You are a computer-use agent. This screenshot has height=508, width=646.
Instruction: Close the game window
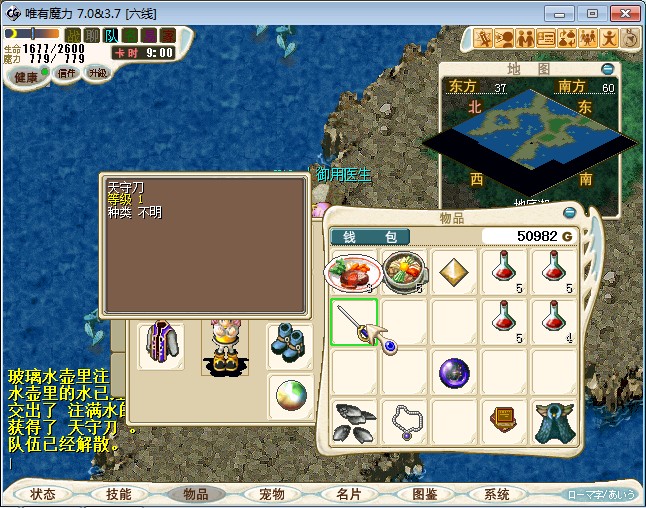(x=623, y=13)
